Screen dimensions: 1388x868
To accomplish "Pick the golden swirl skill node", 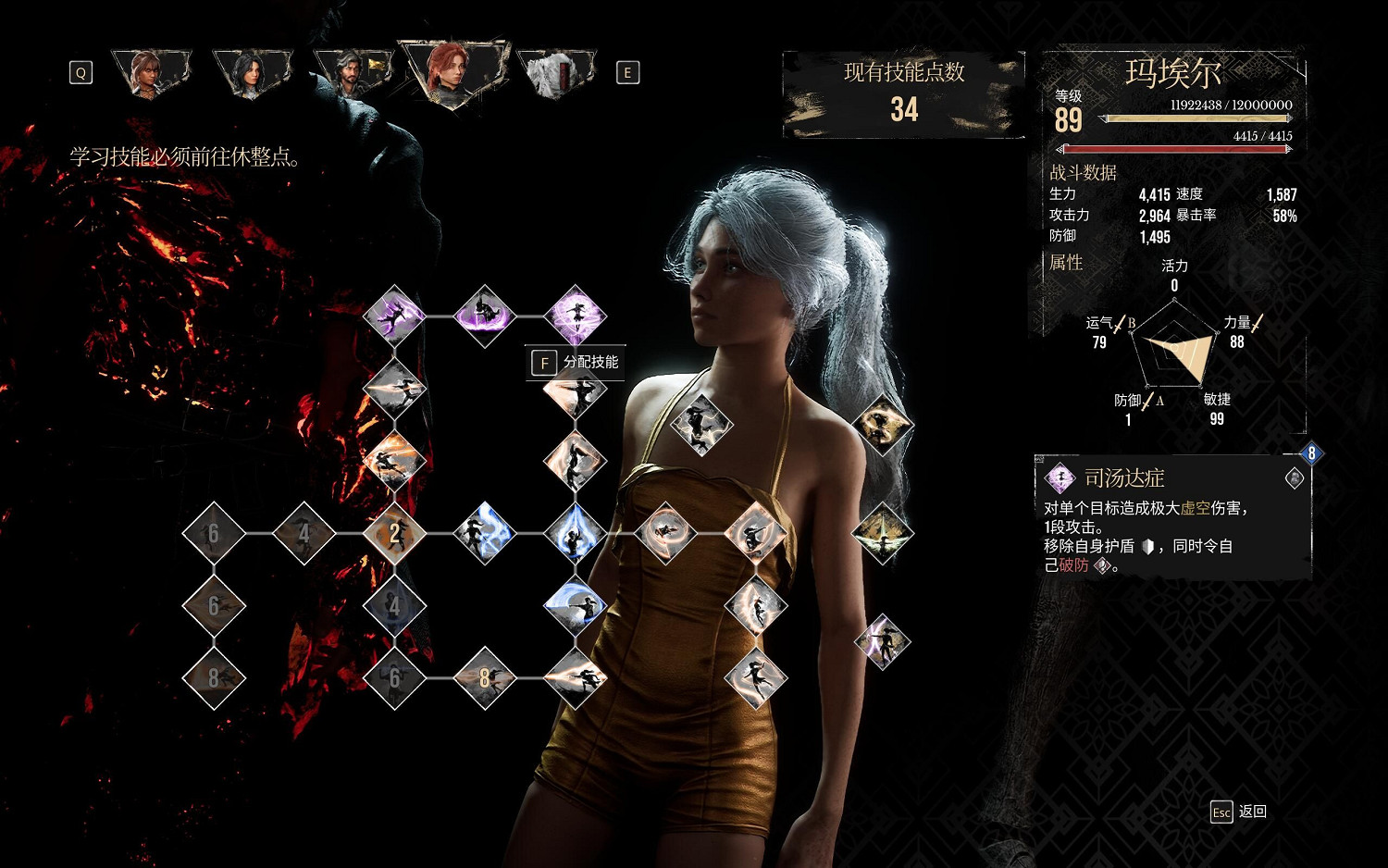I will click(882, 425).
